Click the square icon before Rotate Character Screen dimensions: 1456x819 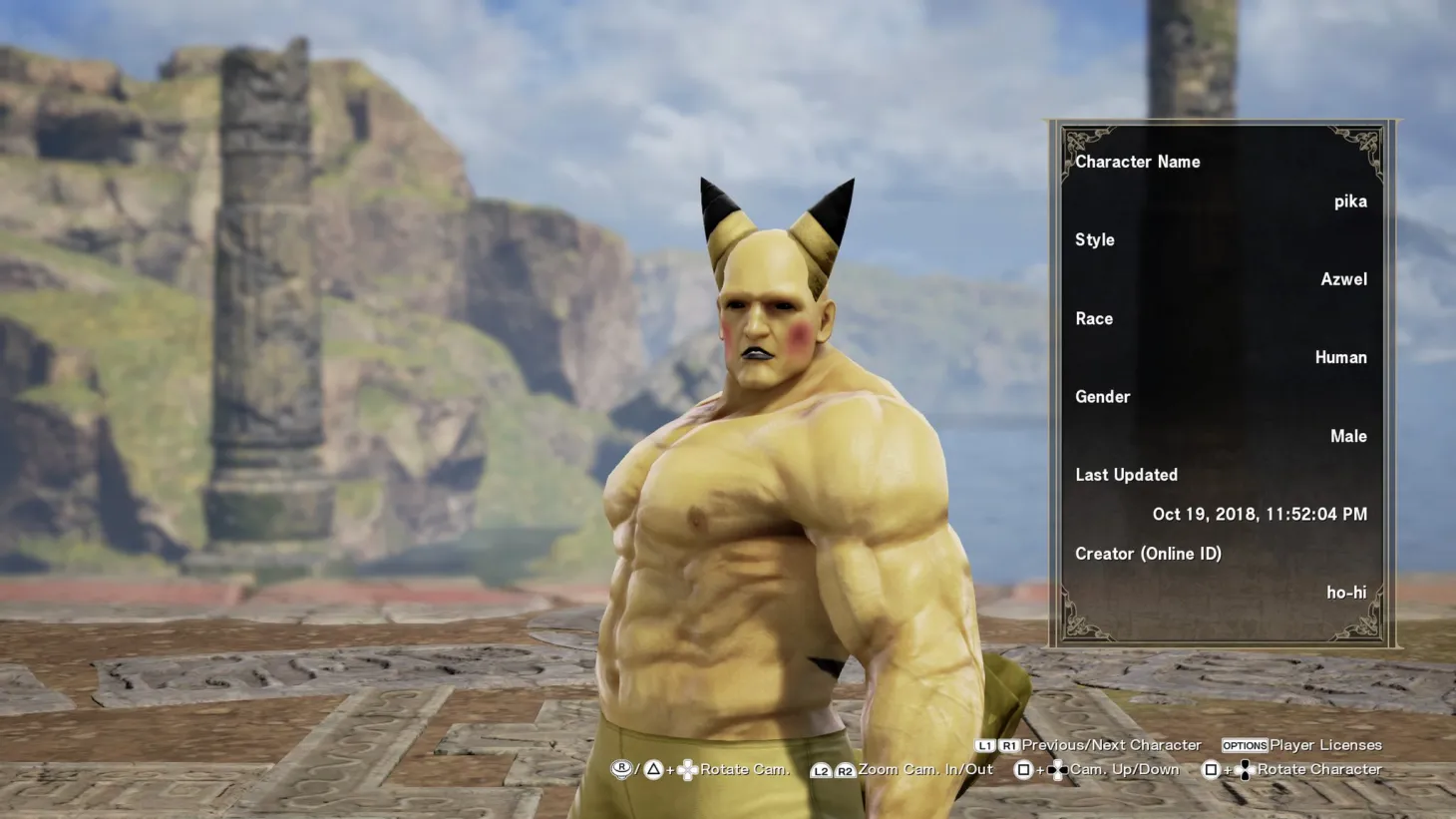[1212, 768]
